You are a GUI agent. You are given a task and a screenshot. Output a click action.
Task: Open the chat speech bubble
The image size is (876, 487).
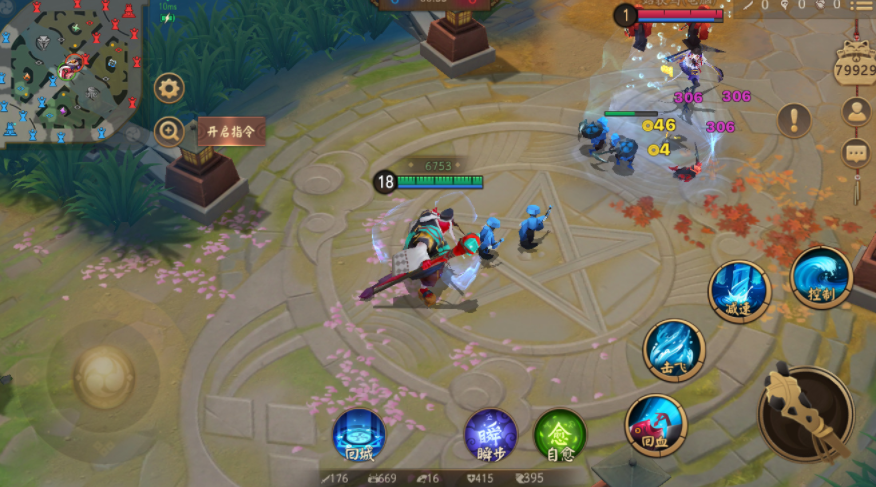(x=856, y=152)
